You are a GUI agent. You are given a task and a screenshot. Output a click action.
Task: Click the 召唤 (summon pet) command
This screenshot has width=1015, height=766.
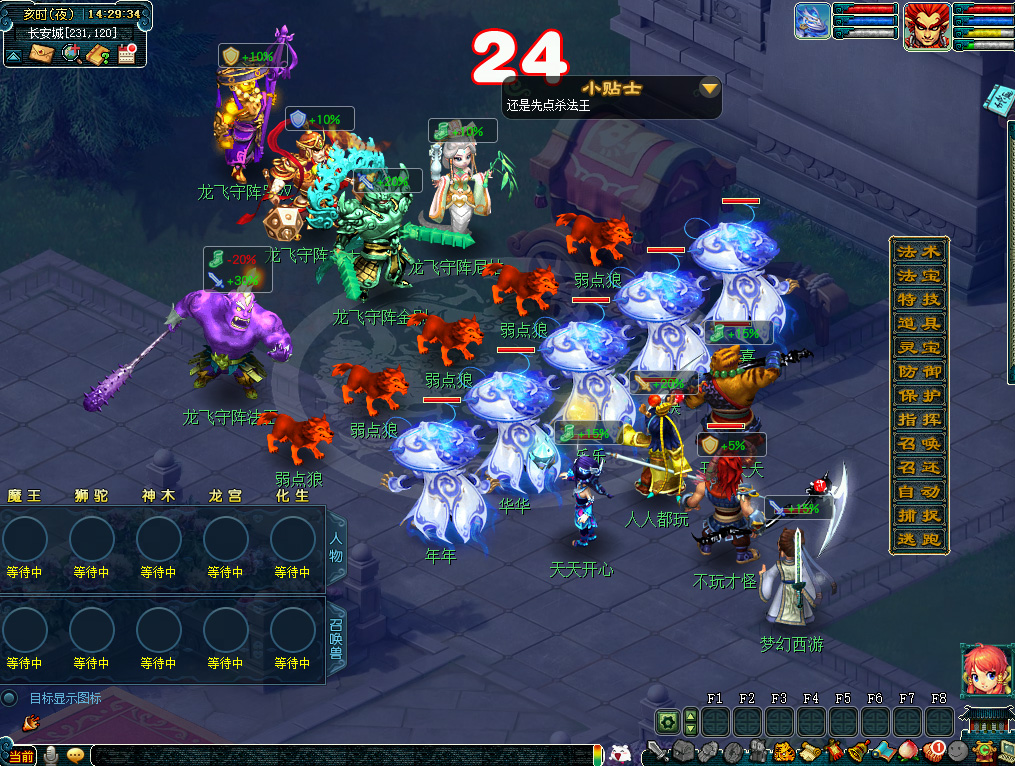pyautogui.click(x=918, y=443)
